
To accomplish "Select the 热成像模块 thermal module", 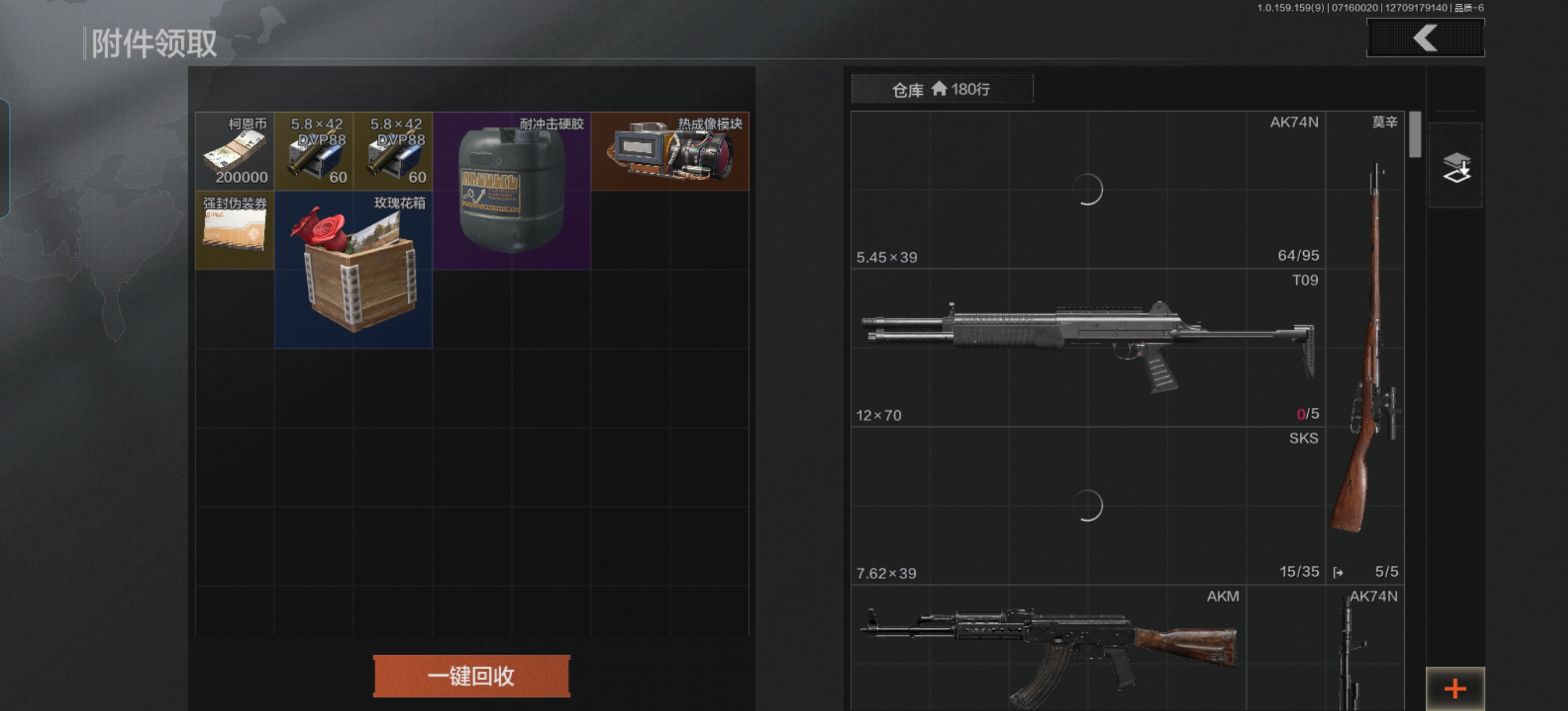I will point(670,152).
